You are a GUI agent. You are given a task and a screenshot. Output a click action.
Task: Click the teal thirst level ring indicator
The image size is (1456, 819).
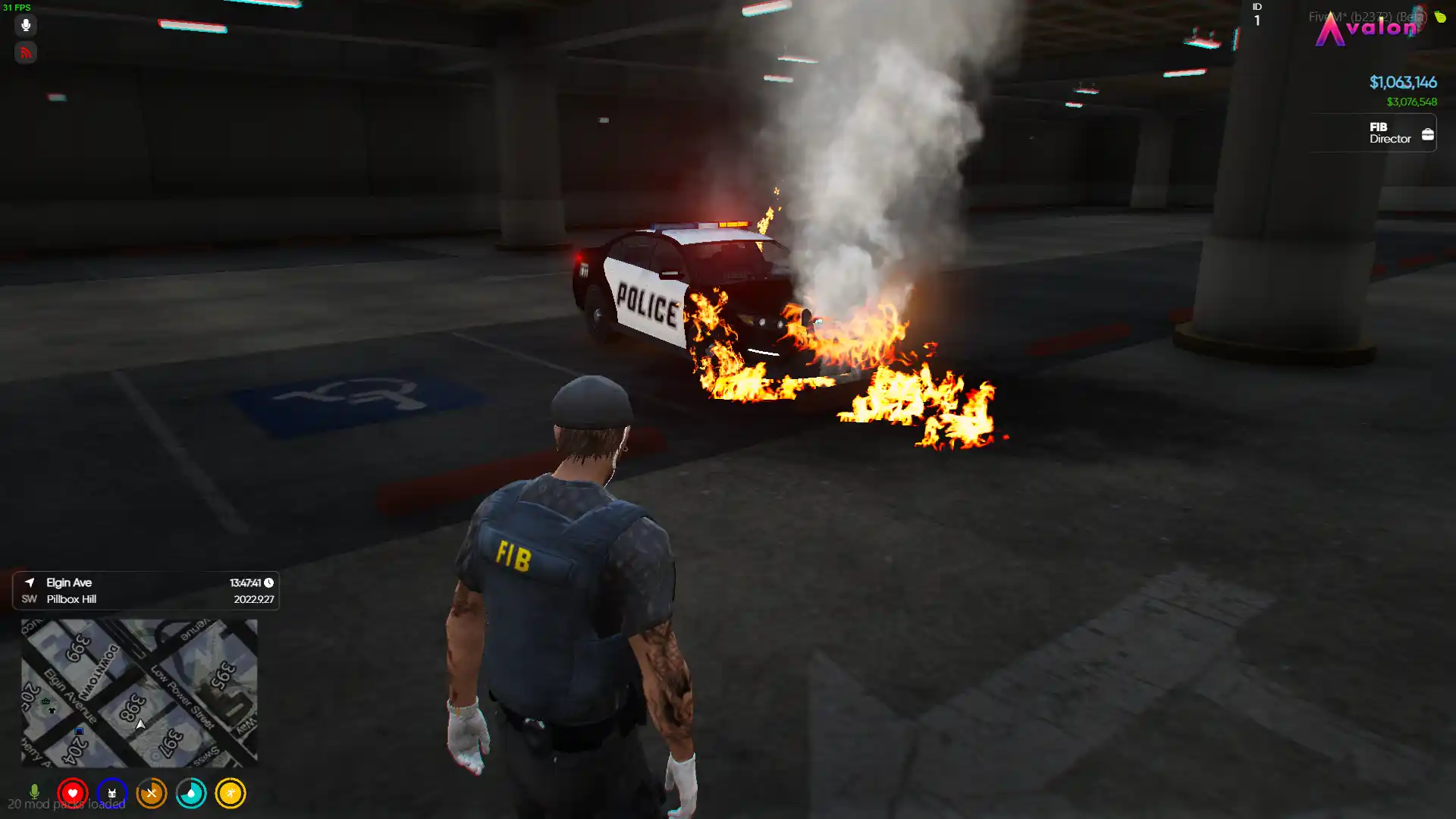click(x=191, y=792)
